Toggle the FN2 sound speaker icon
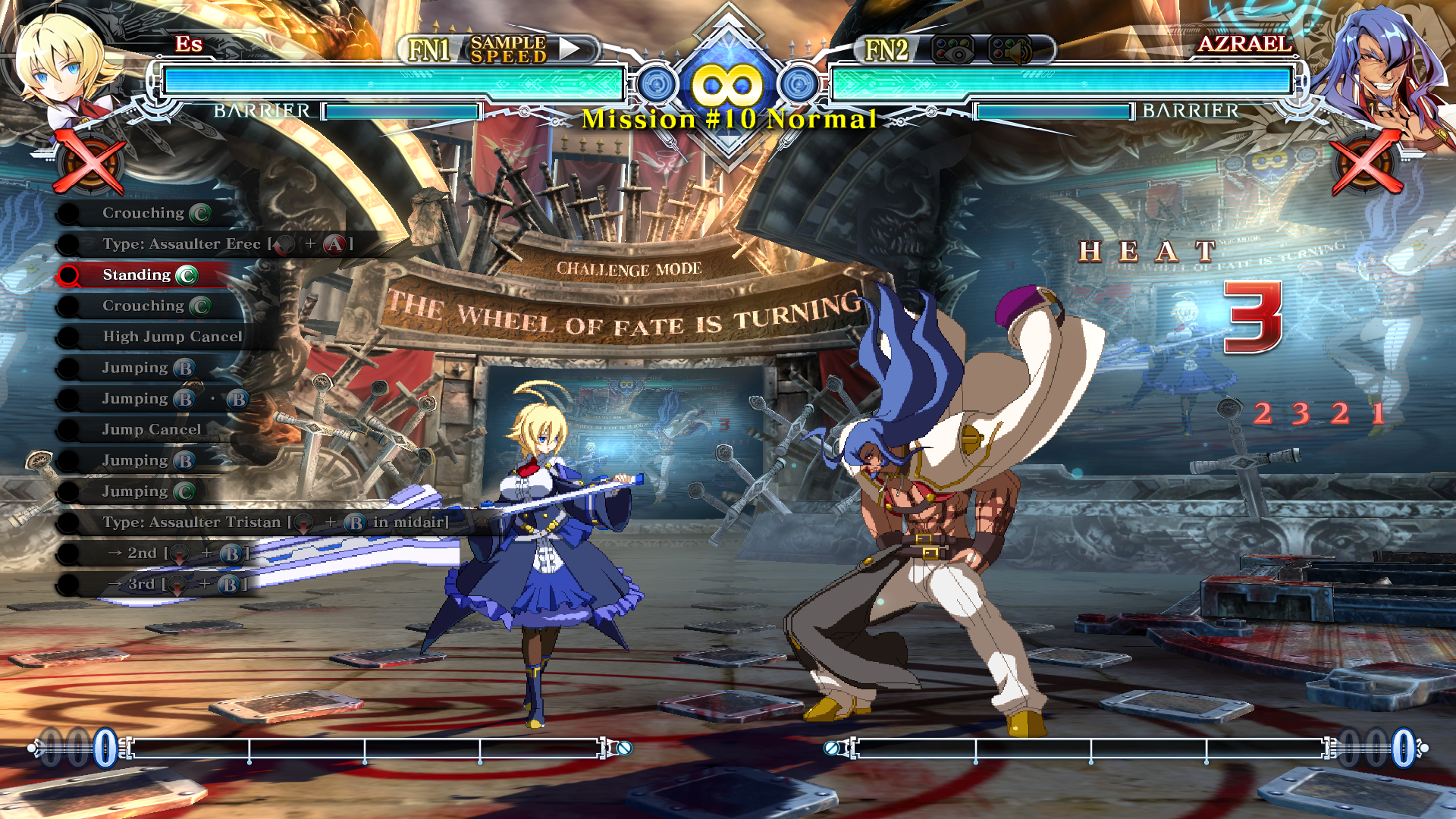Image resolution: width=1456 pixels, height=819 pixels. 1009,50
